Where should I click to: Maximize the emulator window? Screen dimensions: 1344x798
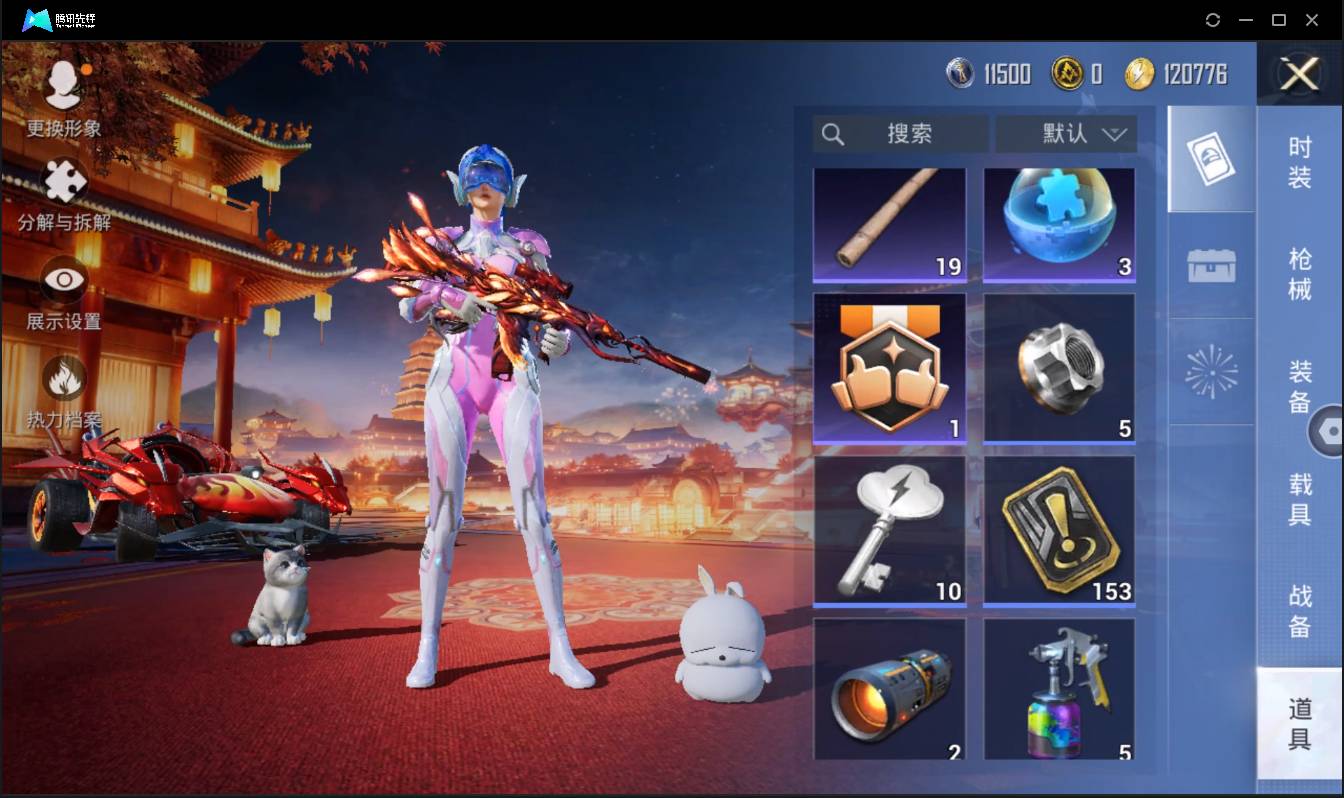pos(1278,20)
